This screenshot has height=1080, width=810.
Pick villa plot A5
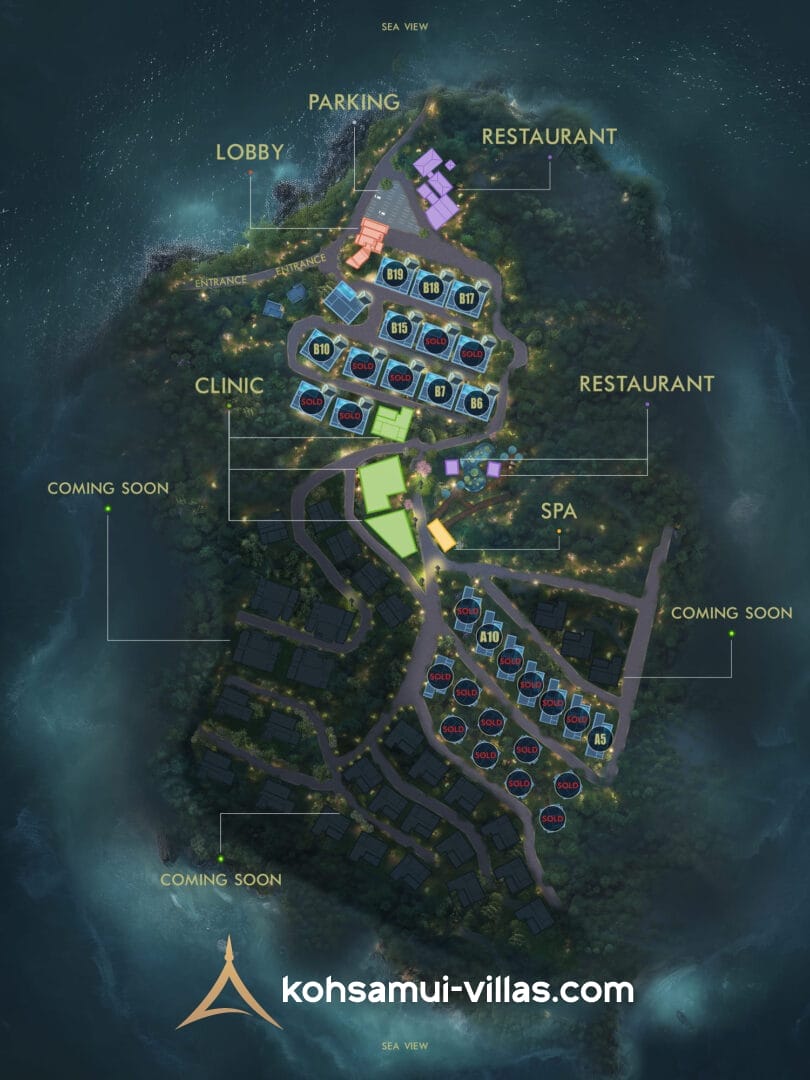coord(599,739)
